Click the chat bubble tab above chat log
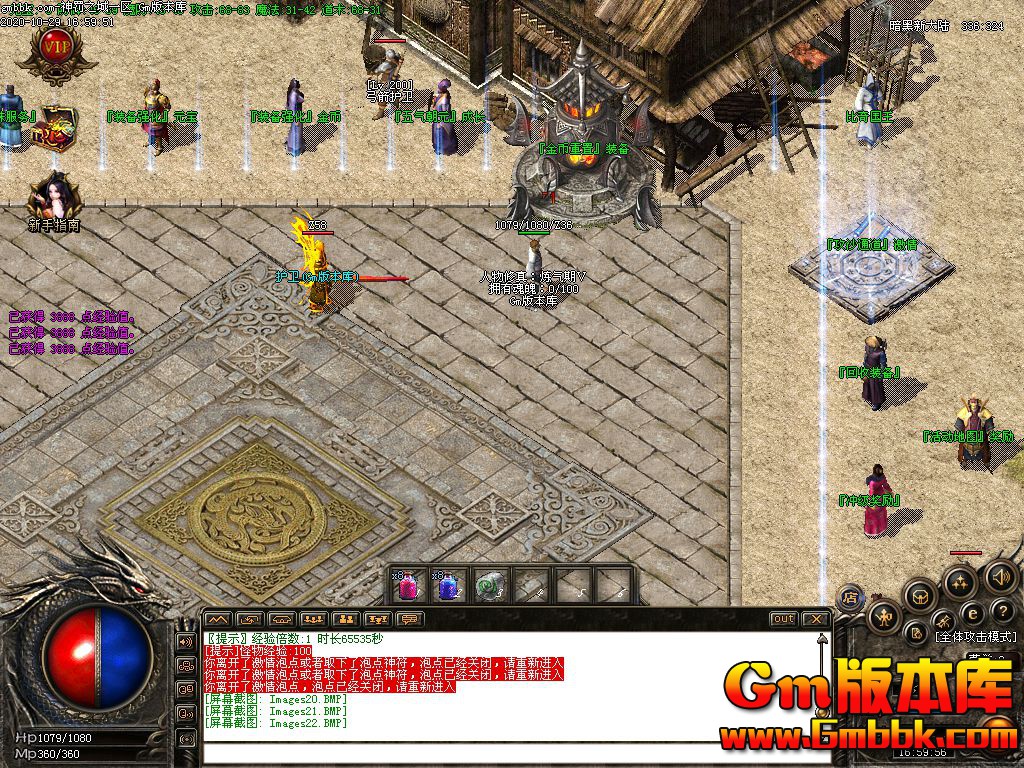Image resolution: width=1024 pixels, height=768 pixels. 410,620
